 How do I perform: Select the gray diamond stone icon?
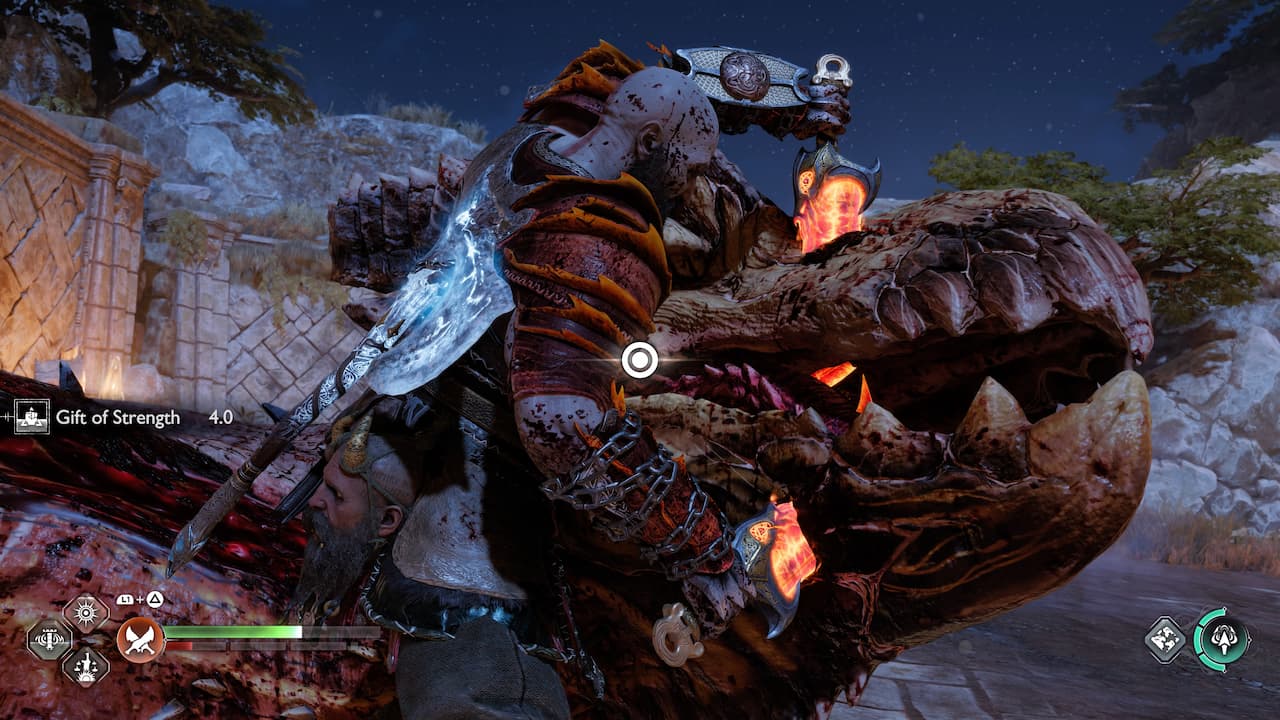pyautogui.click(x=1166, y=639)
